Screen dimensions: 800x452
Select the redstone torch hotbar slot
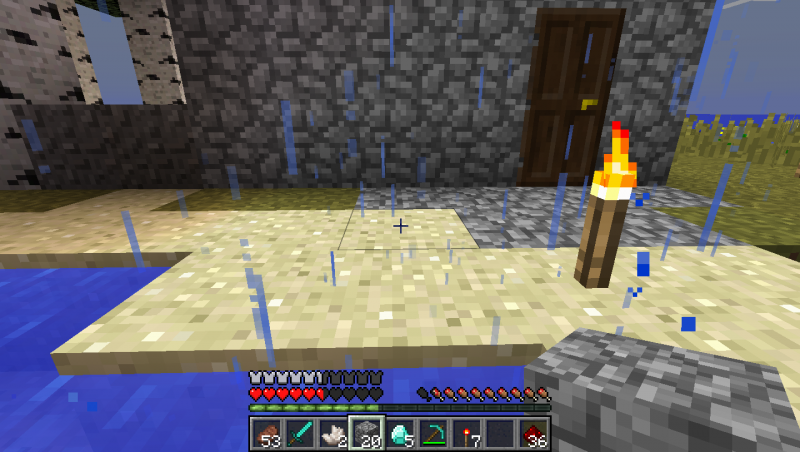(466, 434)
